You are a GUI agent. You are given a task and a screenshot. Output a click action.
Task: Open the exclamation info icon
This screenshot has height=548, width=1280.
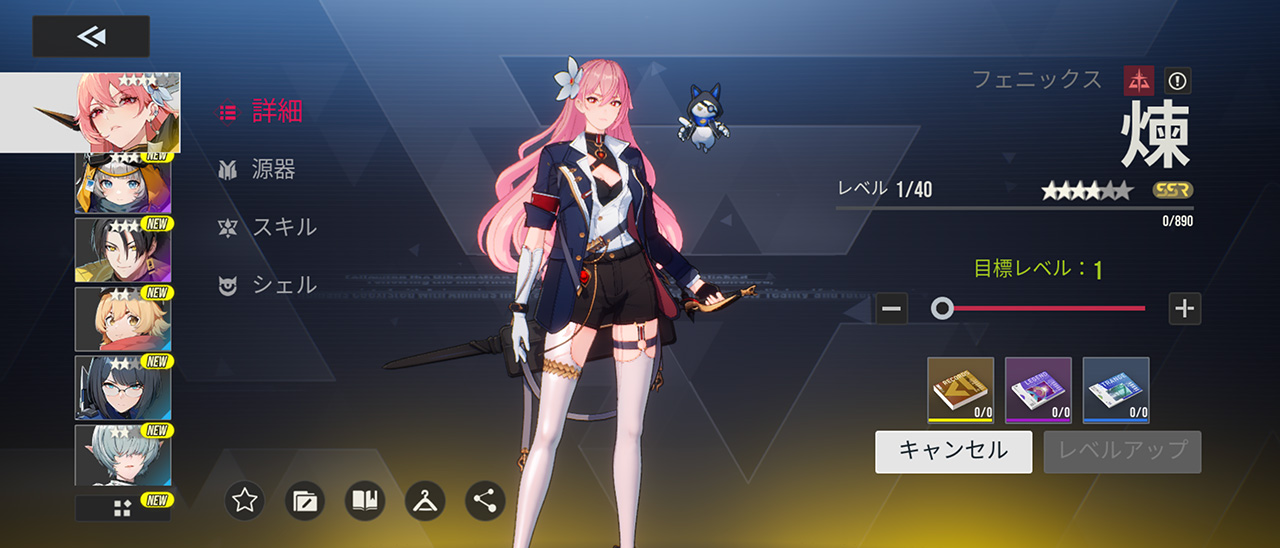(1177, 81)
